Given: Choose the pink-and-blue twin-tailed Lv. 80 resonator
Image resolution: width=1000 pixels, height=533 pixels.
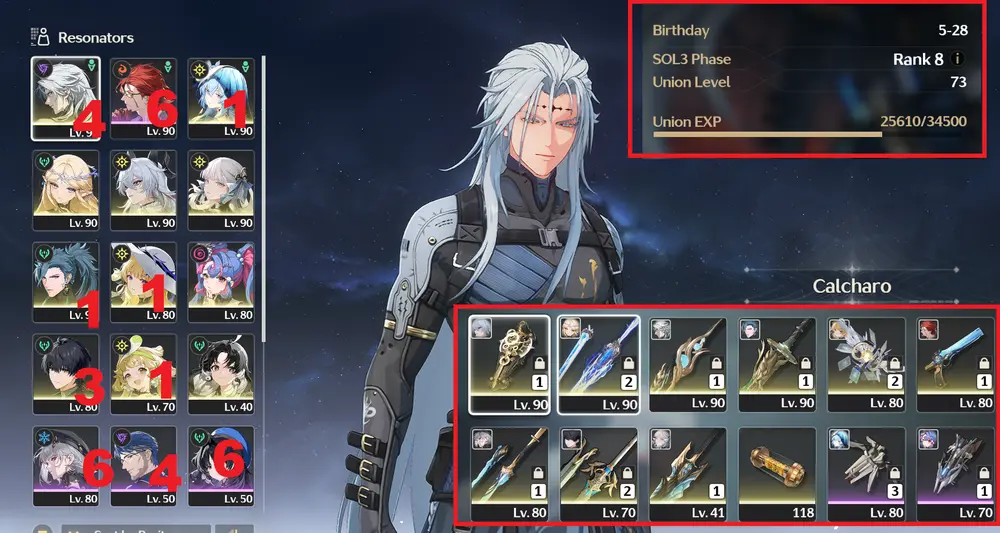Looking at the screenshot, I should pyautogui.click(x=220, y=282).
